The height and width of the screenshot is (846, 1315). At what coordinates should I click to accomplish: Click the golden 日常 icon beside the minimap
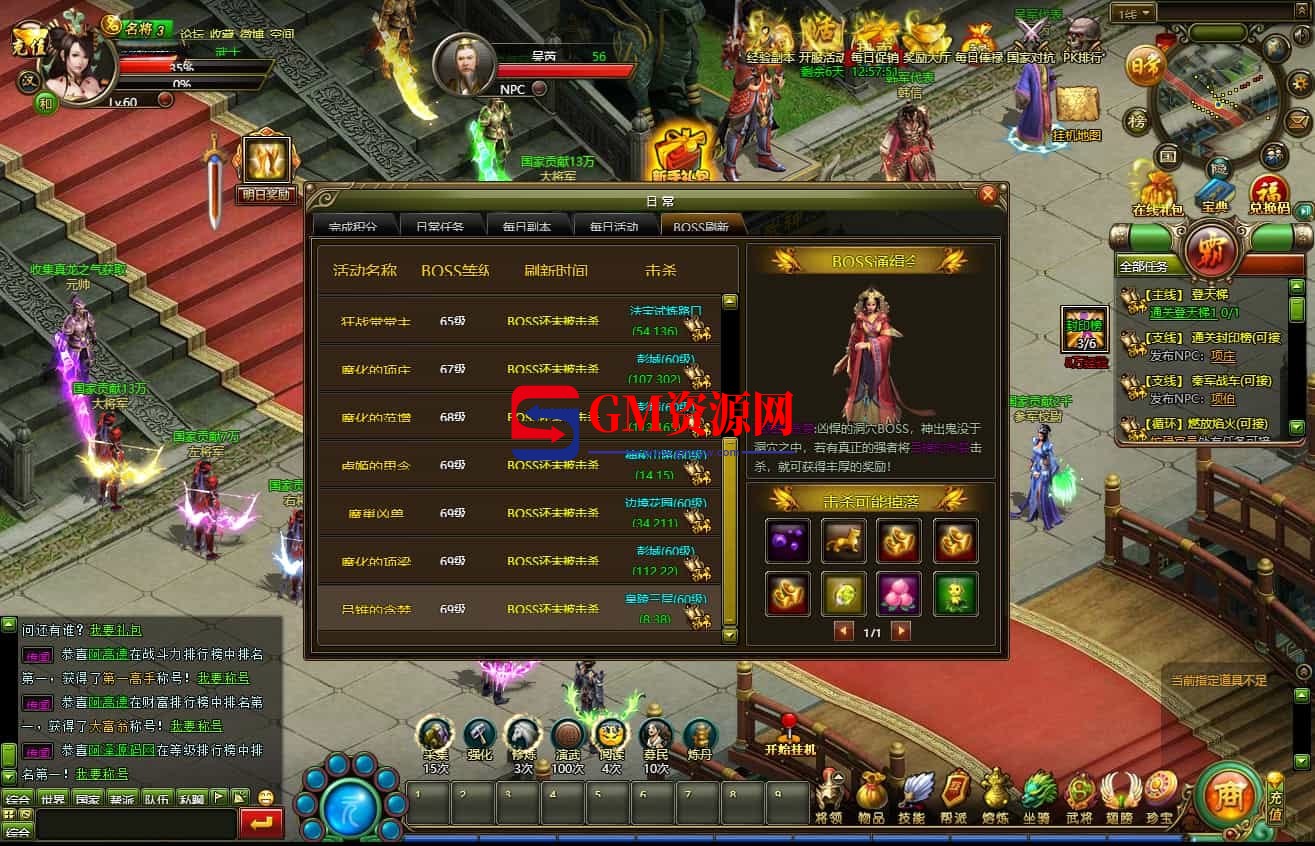[x=1147, y=66]
